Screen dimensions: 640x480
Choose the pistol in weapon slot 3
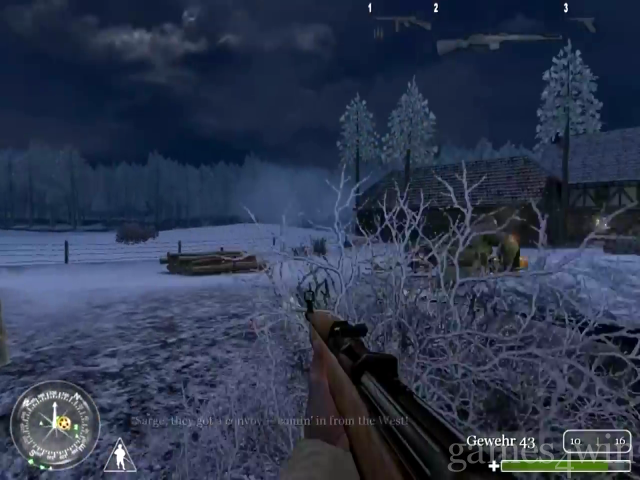tap(584, 24)
